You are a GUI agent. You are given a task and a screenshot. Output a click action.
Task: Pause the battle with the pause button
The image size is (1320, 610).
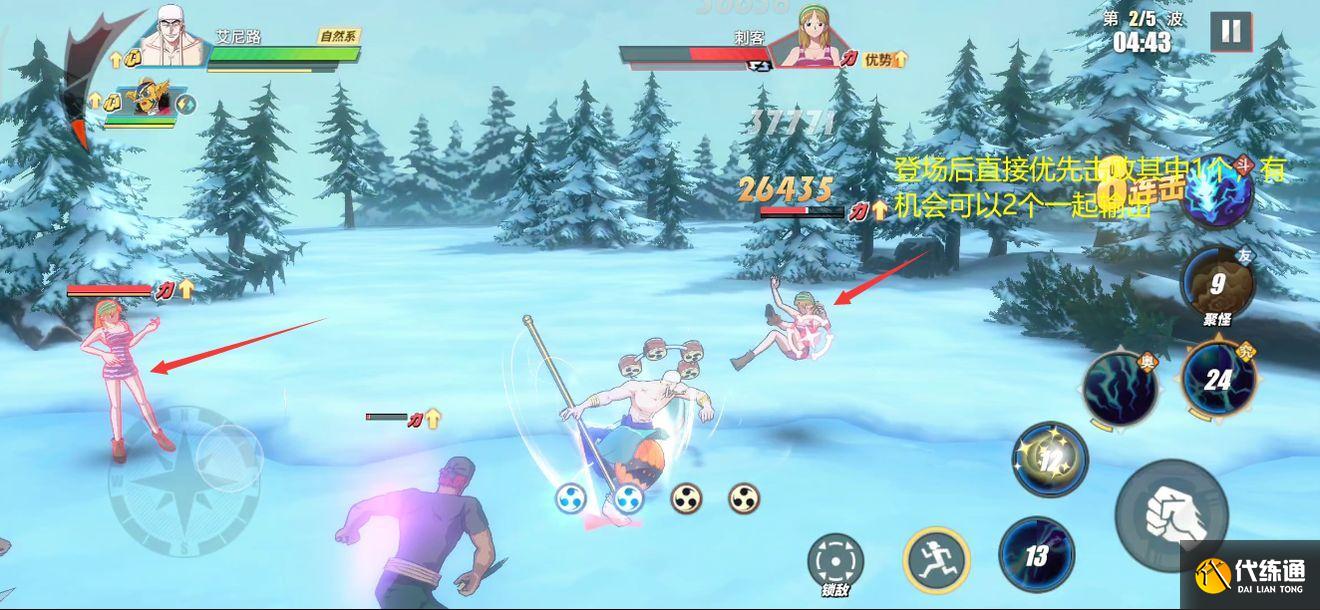pyautogui.click(x=1230, y=32)
